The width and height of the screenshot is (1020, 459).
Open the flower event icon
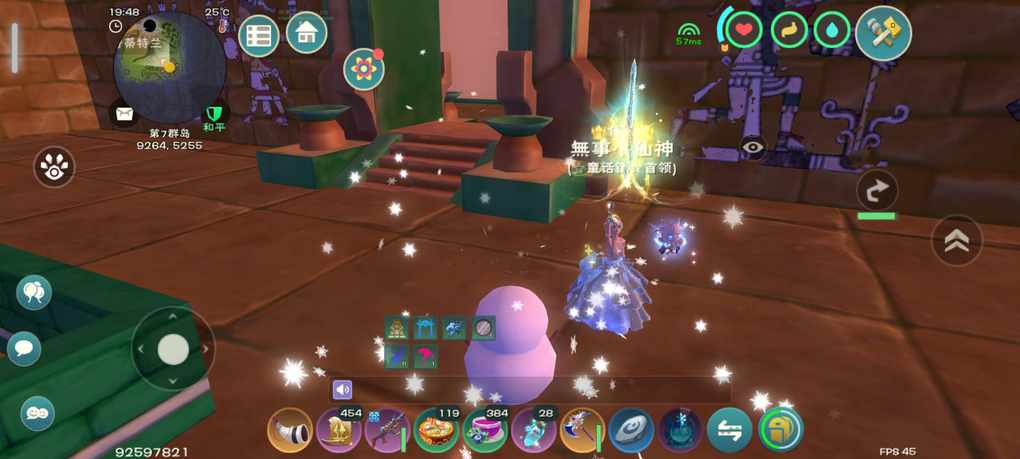(364, 69)
